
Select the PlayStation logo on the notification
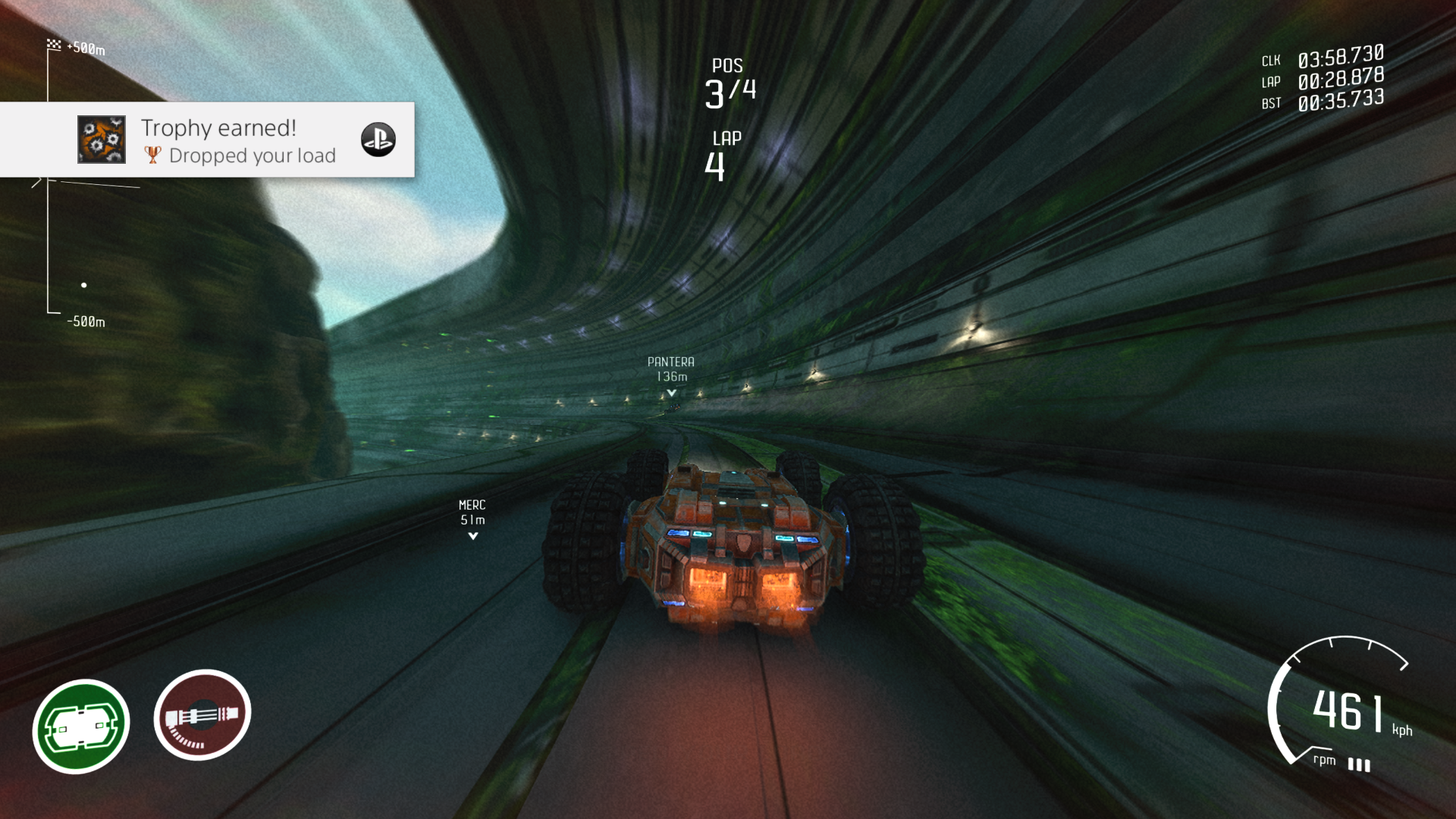pyautogui.click(x=378, y=140)
